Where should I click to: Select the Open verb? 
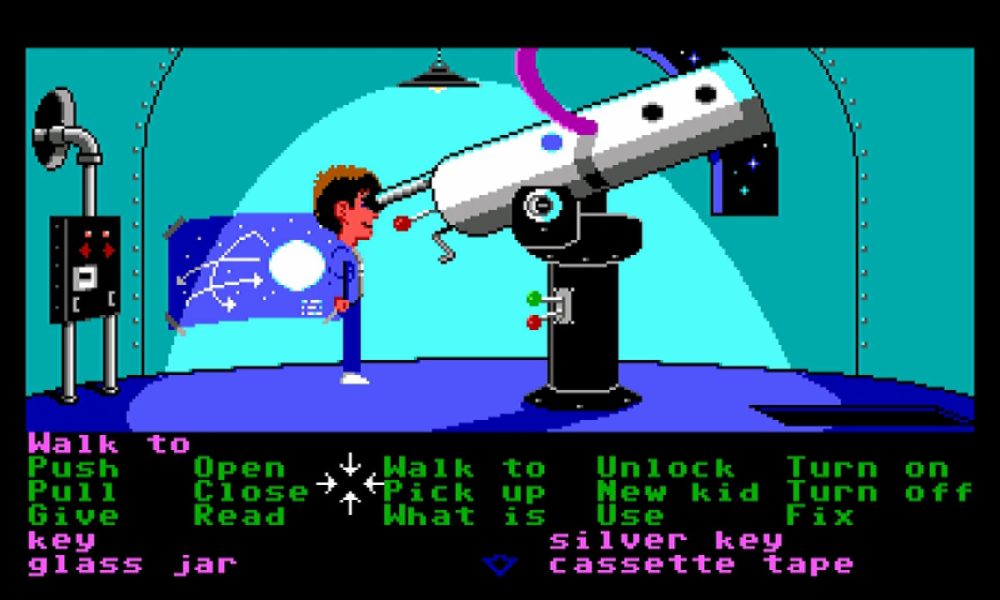(x=239, y=468)
